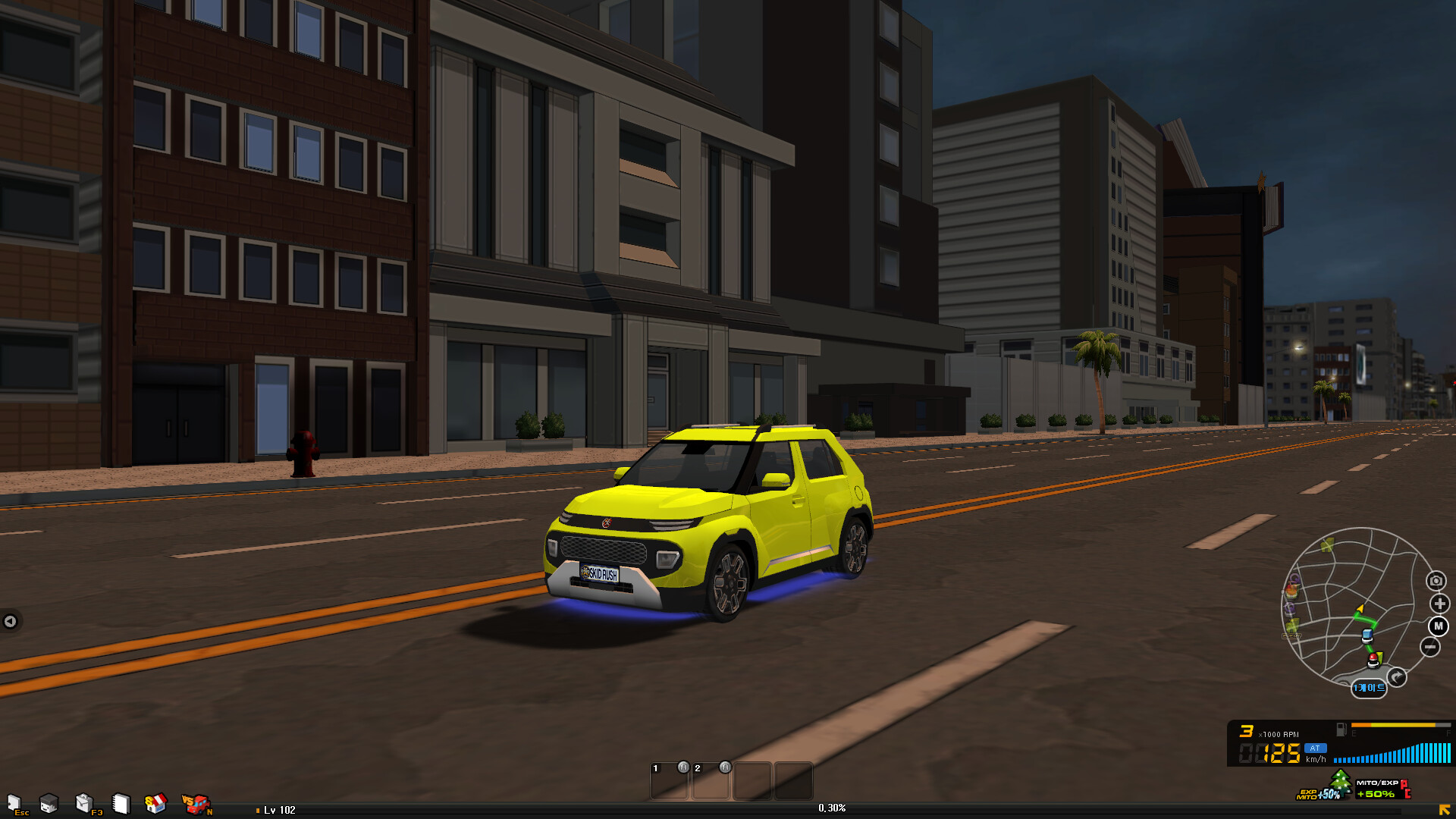The width and height of the screenshot is (1456, 819).
Task: Expand the hidden panel via the left-edge arrow
Action: coord(11,621)
